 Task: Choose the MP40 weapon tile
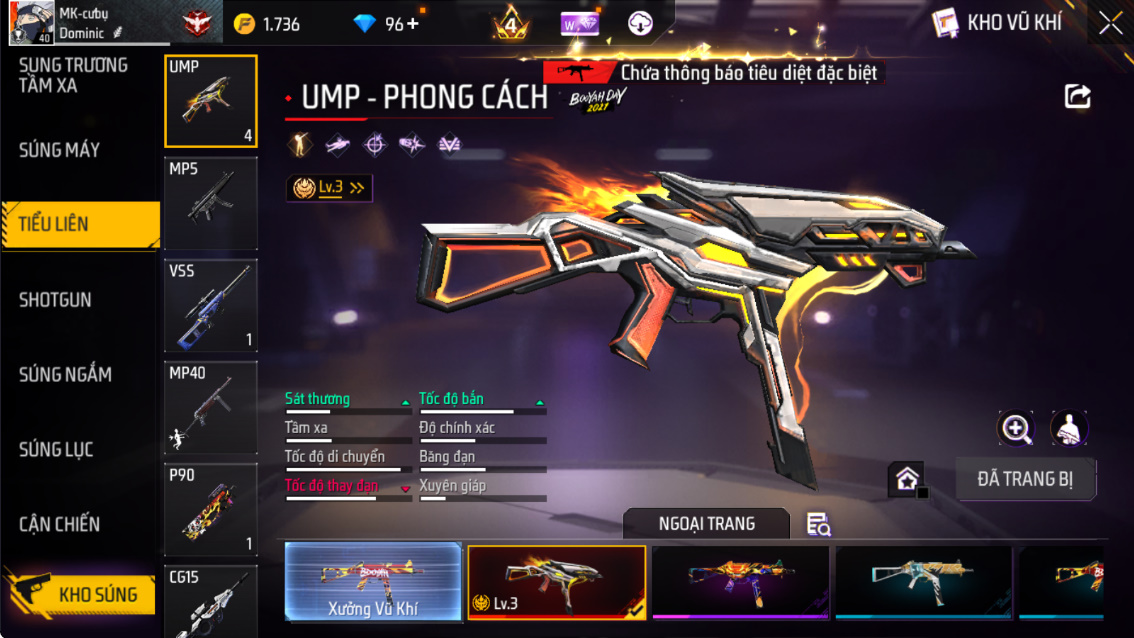point(211,408)
